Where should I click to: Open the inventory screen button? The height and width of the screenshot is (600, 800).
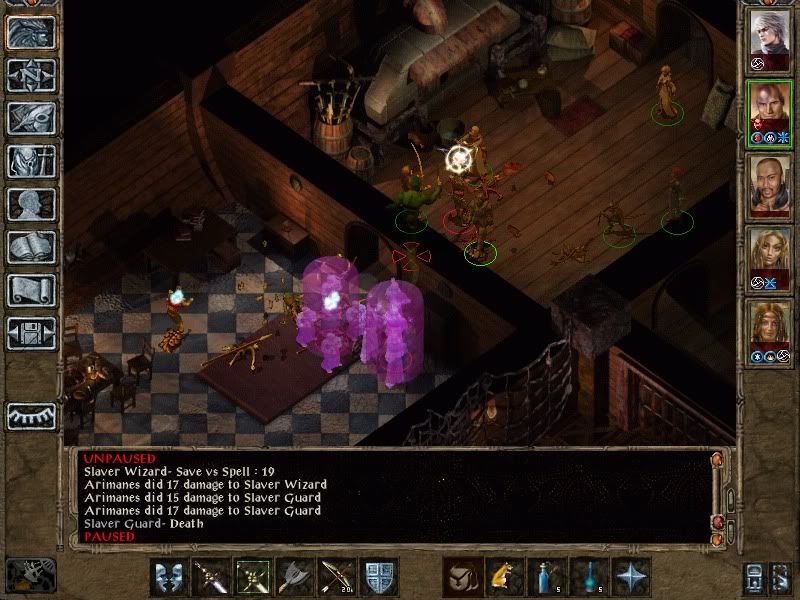point(31,161)
